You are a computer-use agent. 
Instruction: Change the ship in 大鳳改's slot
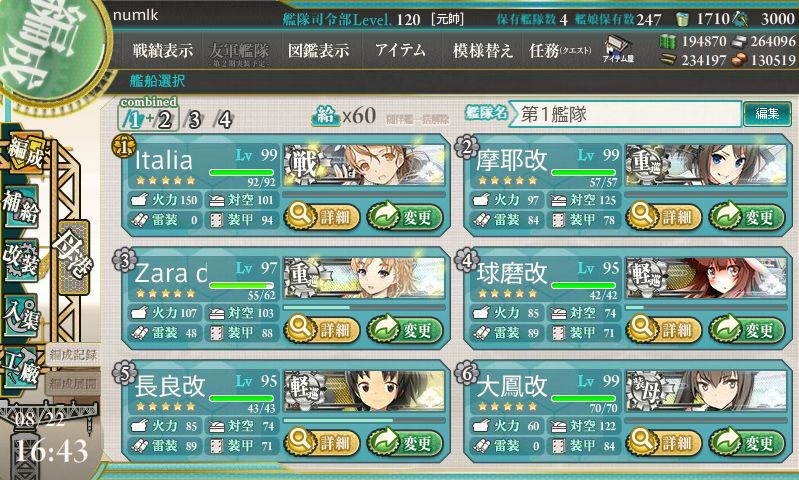pyautogui.click(x=748, y=442)
